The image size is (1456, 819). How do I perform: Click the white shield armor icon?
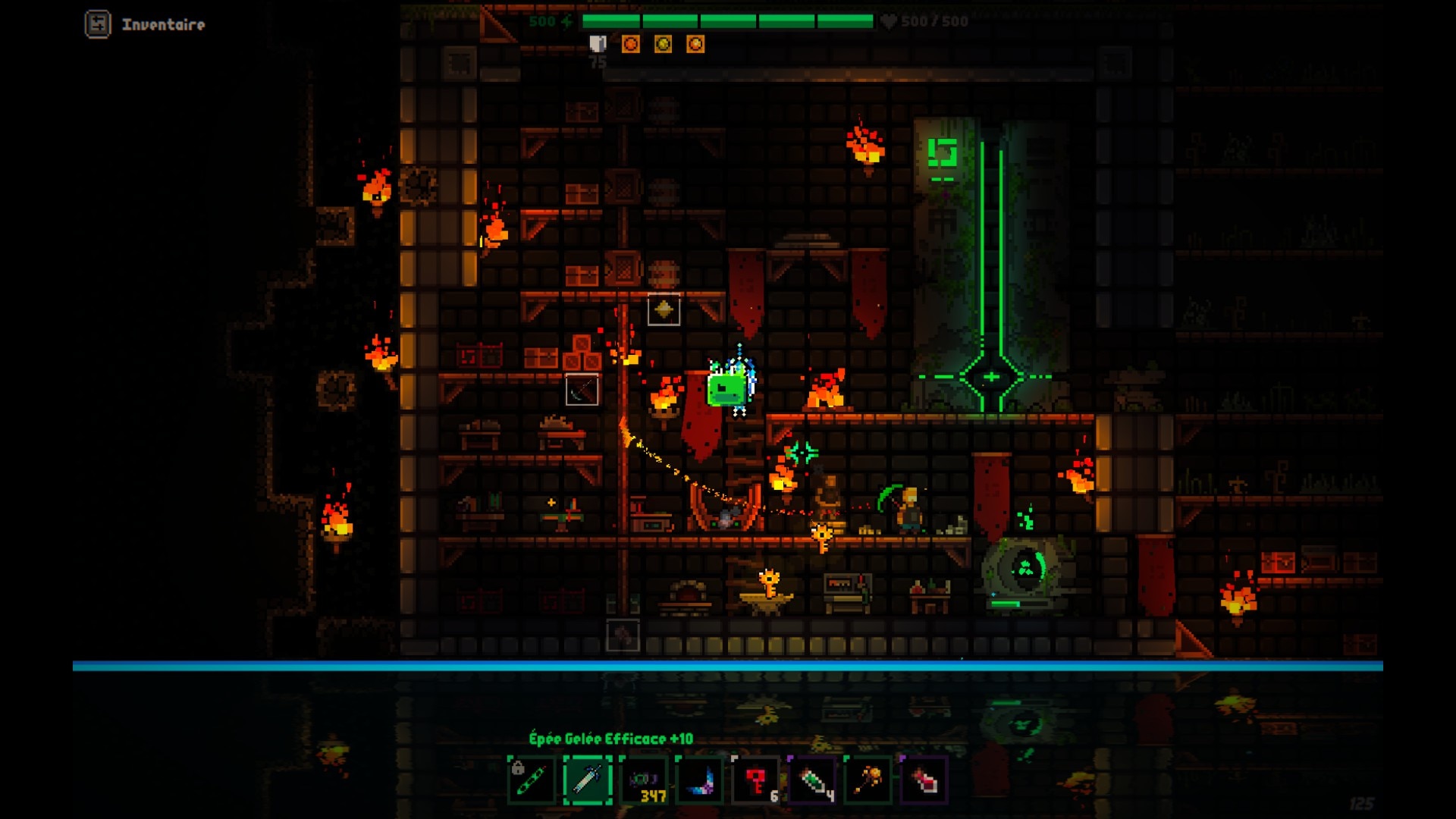[598, 44]
